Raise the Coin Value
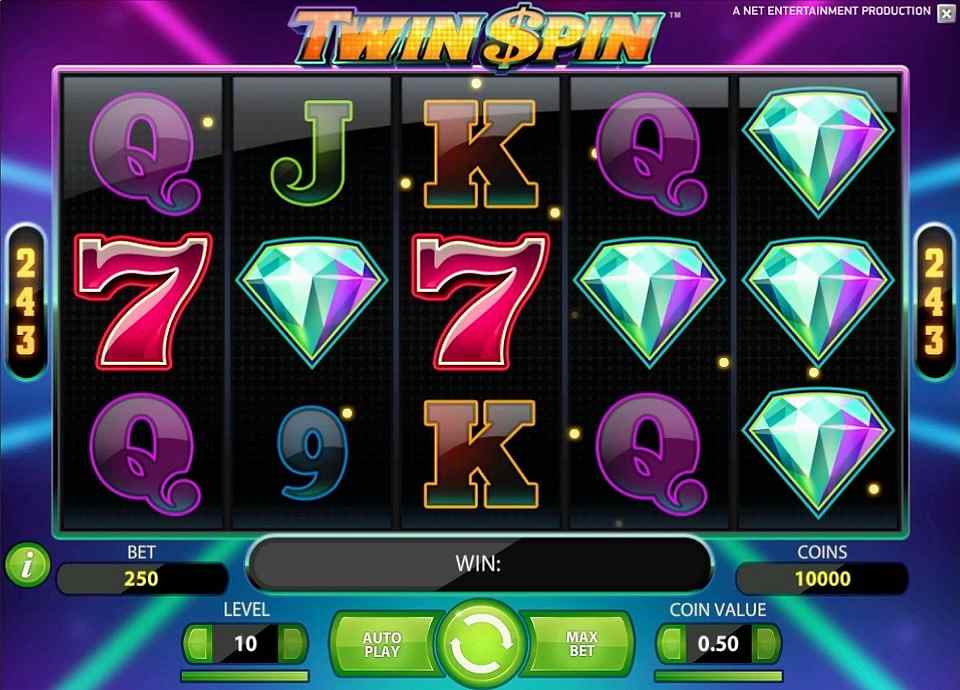Viewport: 960px width, 690px height. pyautogui.click(x=766, y=643)
